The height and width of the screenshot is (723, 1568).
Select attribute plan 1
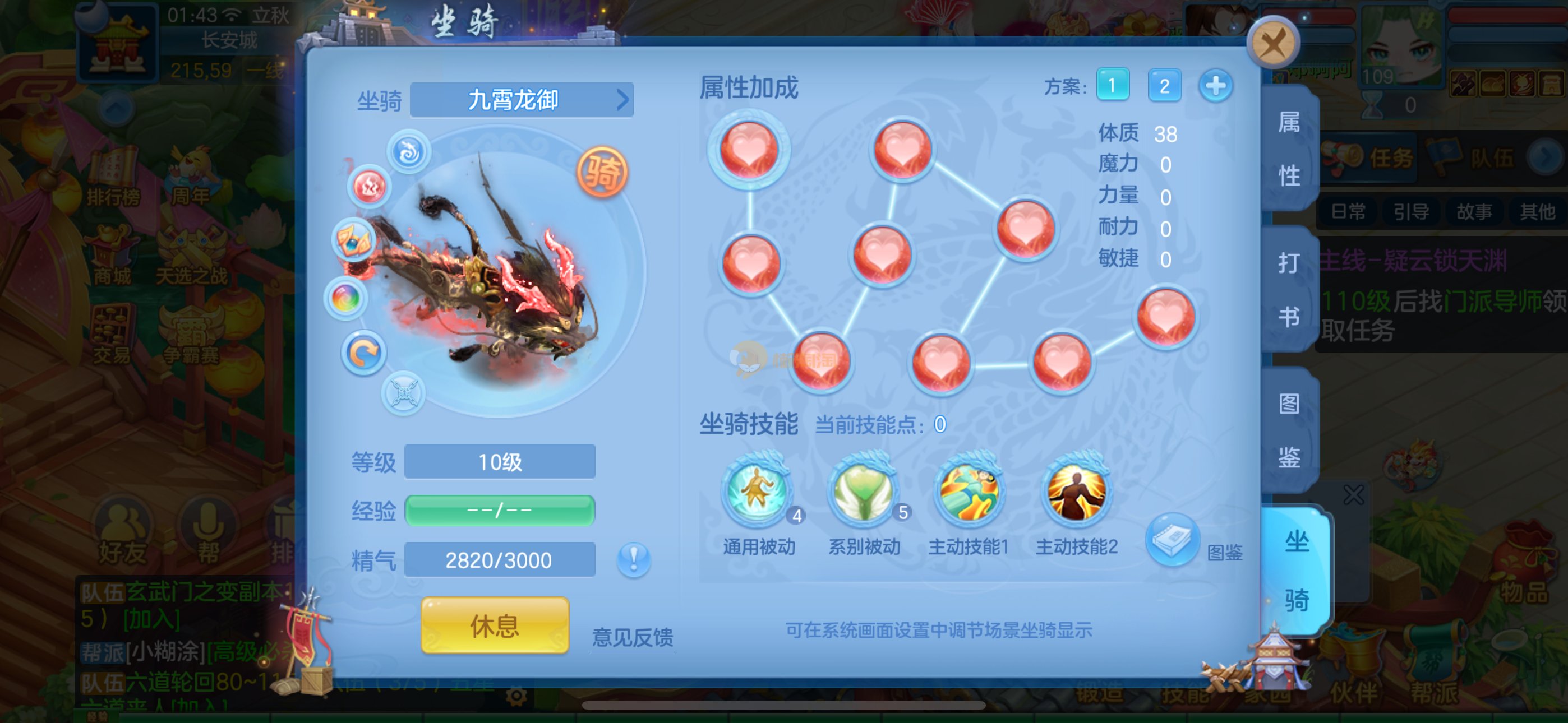point(1112,85)
